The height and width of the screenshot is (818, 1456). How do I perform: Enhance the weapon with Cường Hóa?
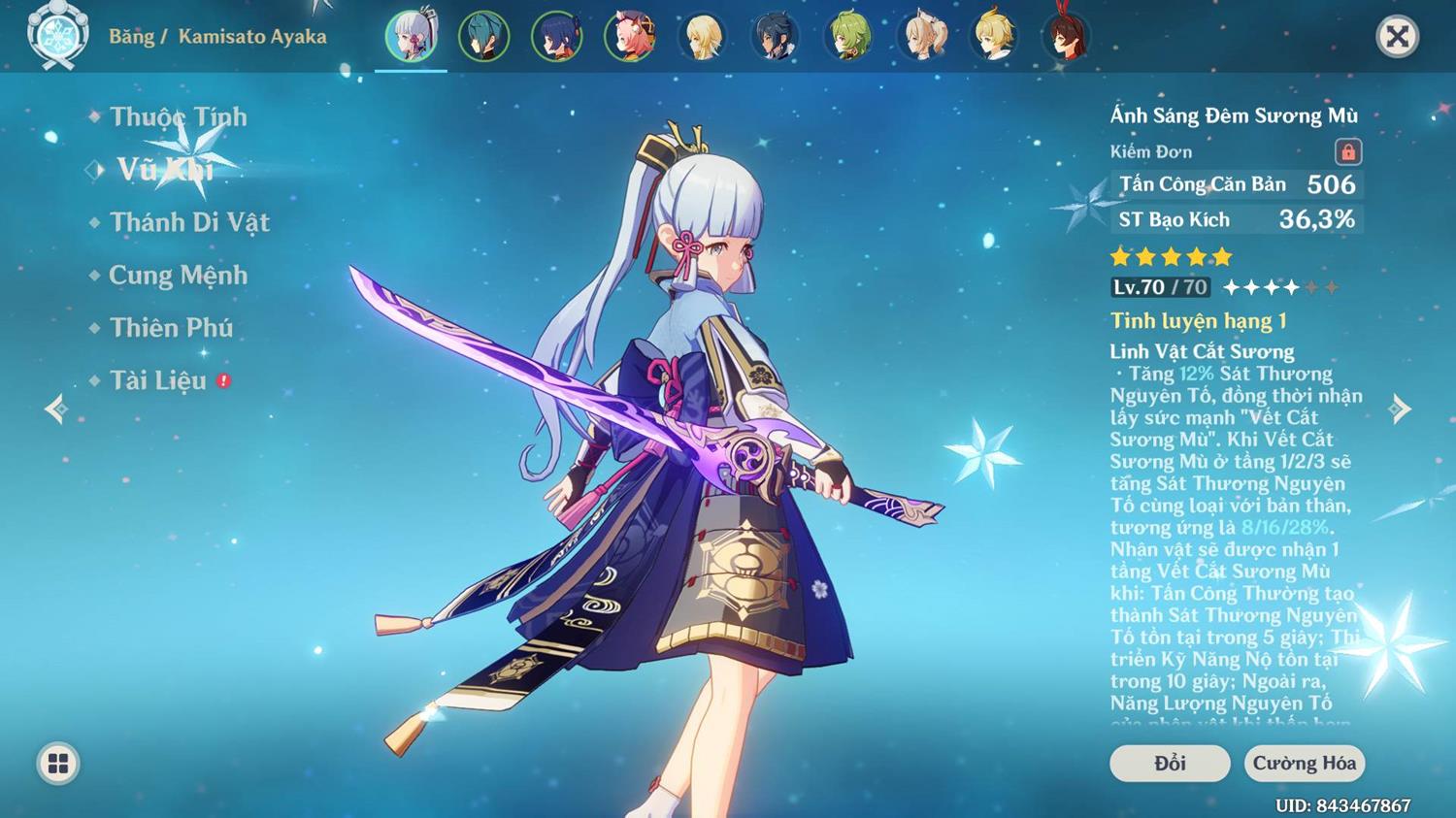tap(1304, 764)
